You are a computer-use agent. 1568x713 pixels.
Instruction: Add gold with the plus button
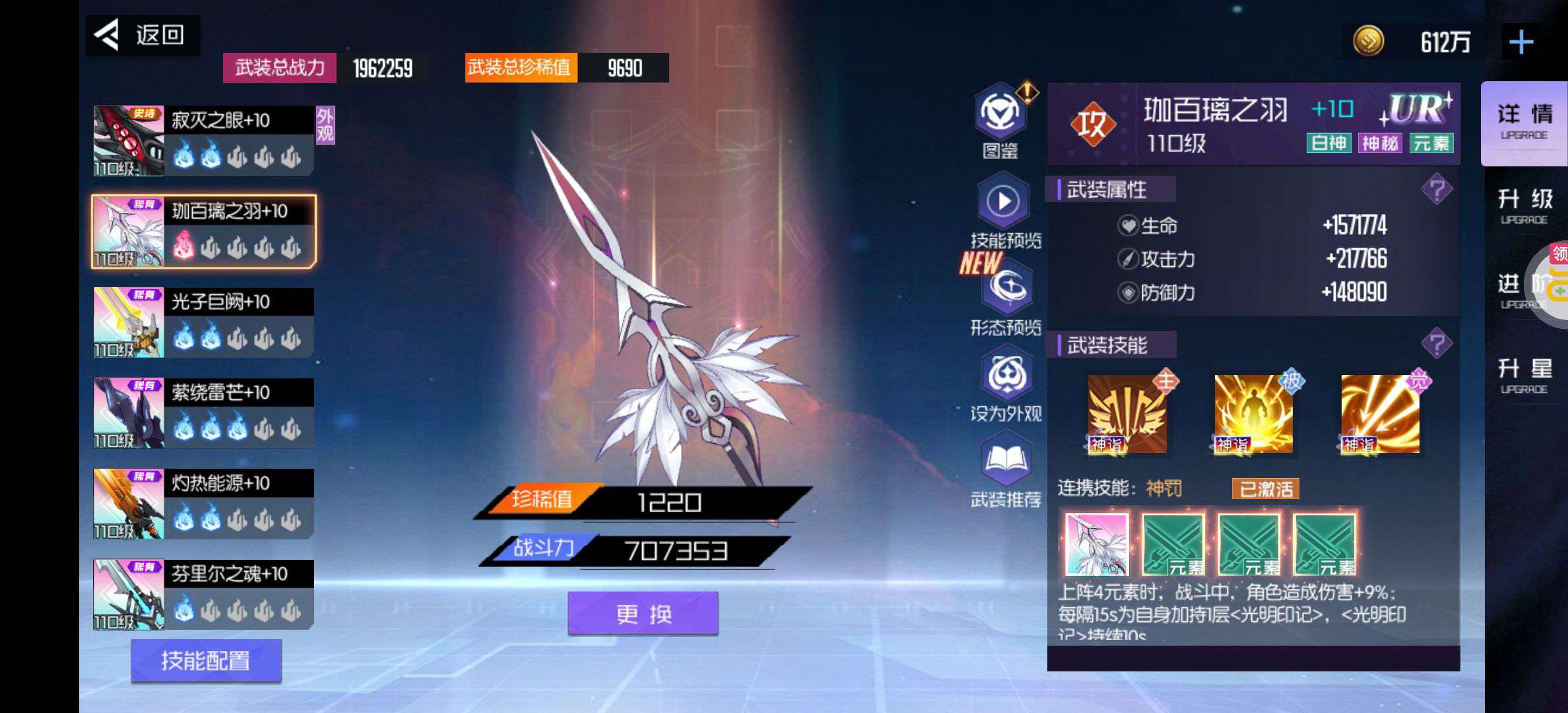tap(1520, 43)
